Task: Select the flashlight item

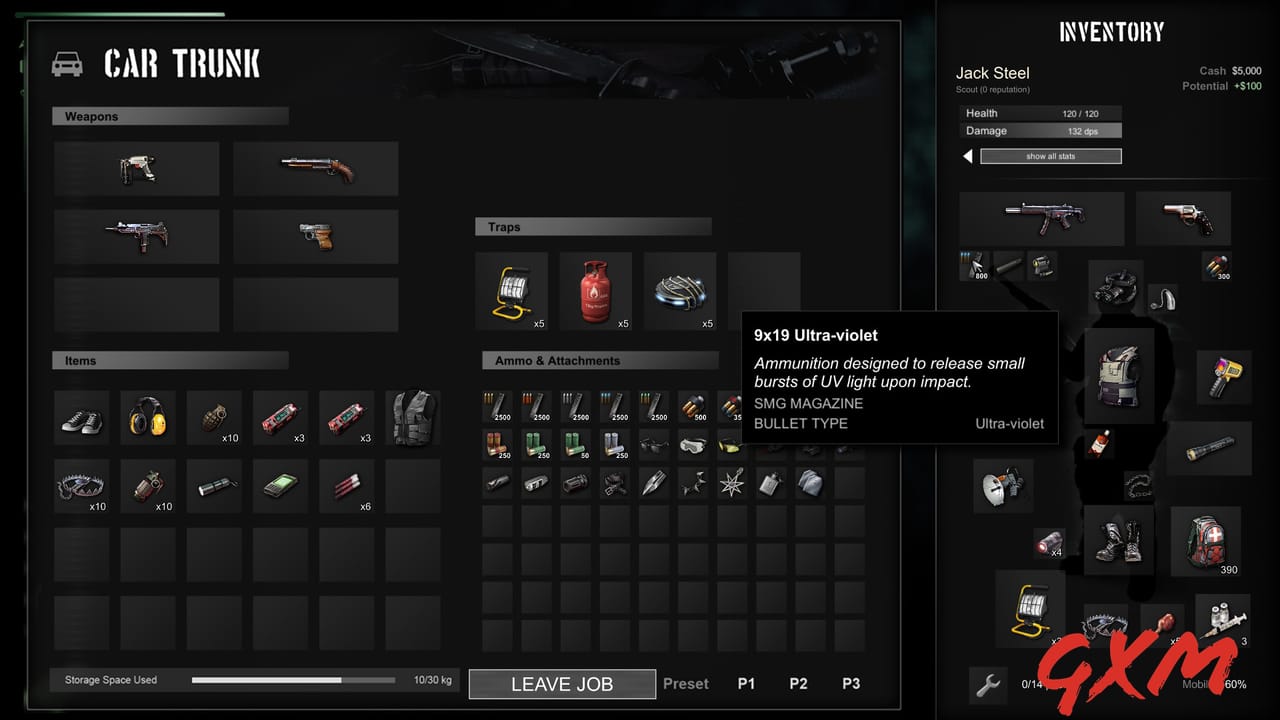Action: [x=214, y=484]
